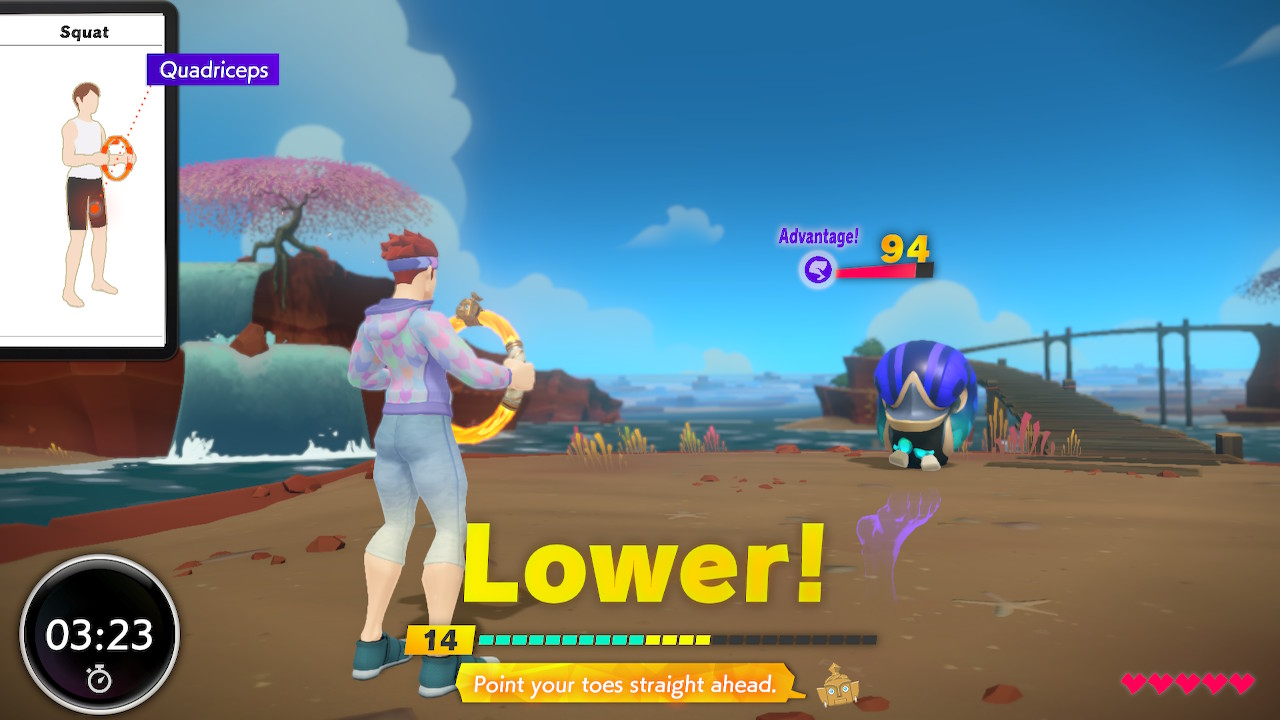Toggle the Advantage! status badge
The image size is (1280, 720).
coord(819,237)
